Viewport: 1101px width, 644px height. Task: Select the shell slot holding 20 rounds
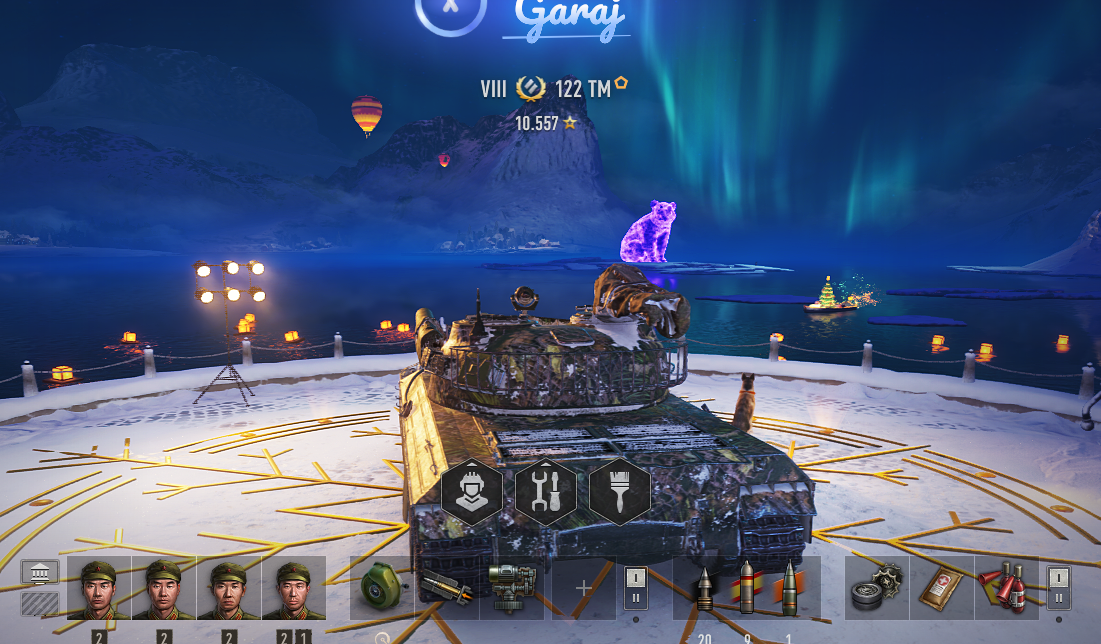(x=706, y=588)
